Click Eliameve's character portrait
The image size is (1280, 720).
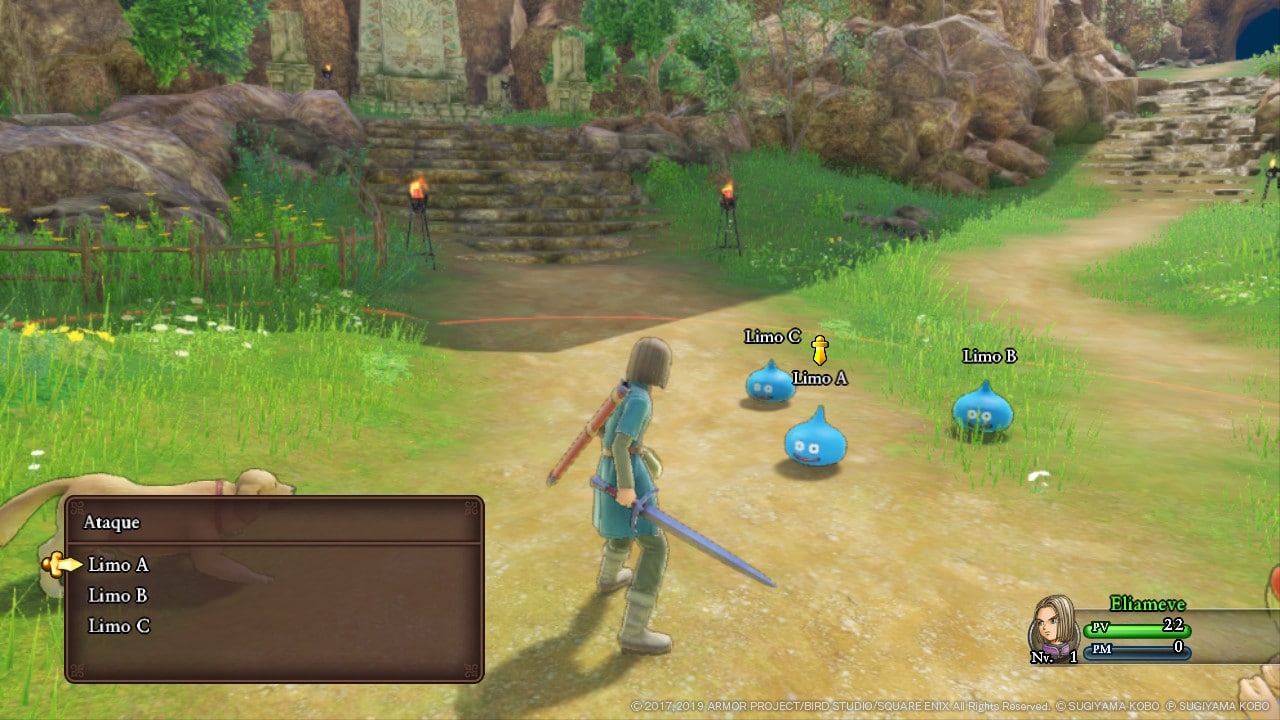pos(1054,624)
